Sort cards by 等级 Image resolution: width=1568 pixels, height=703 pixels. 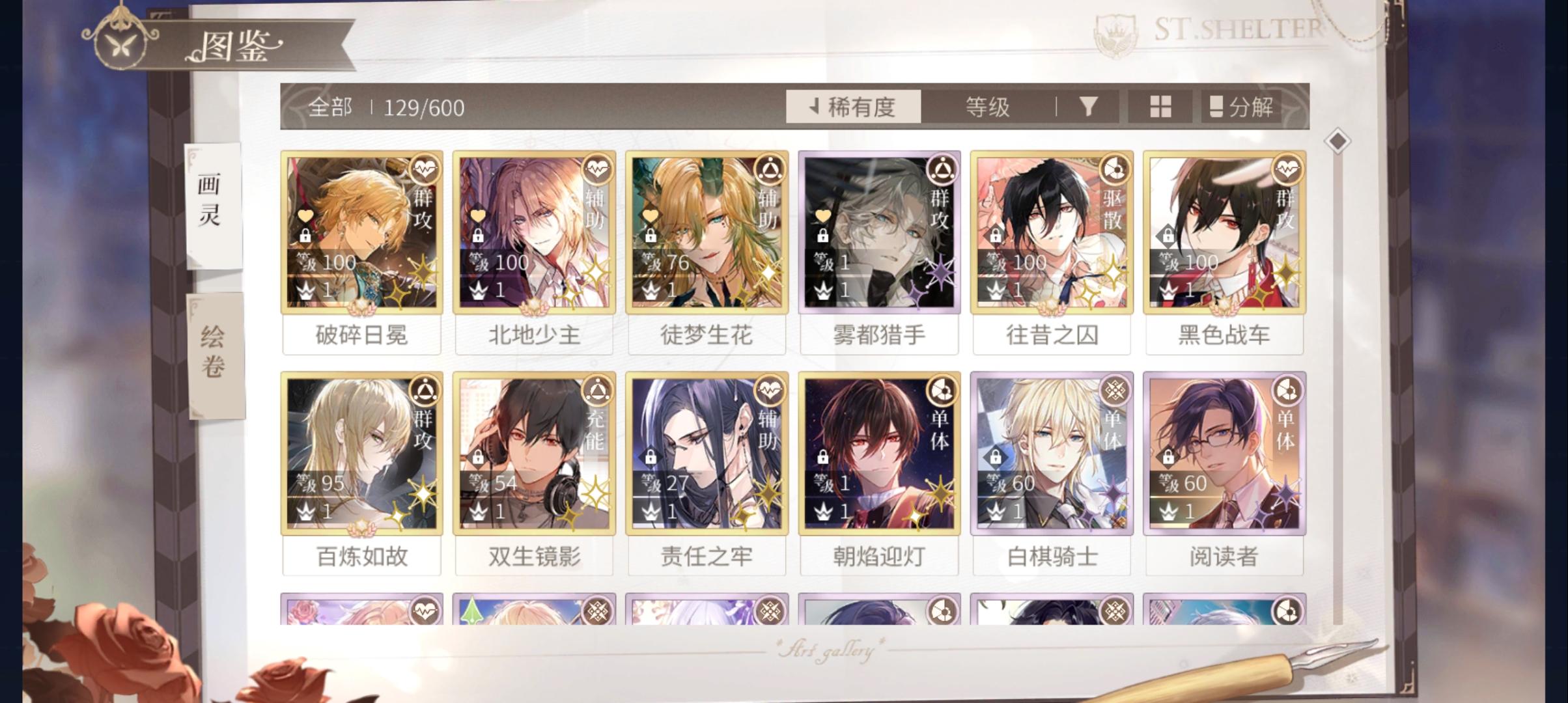(988, 107)
